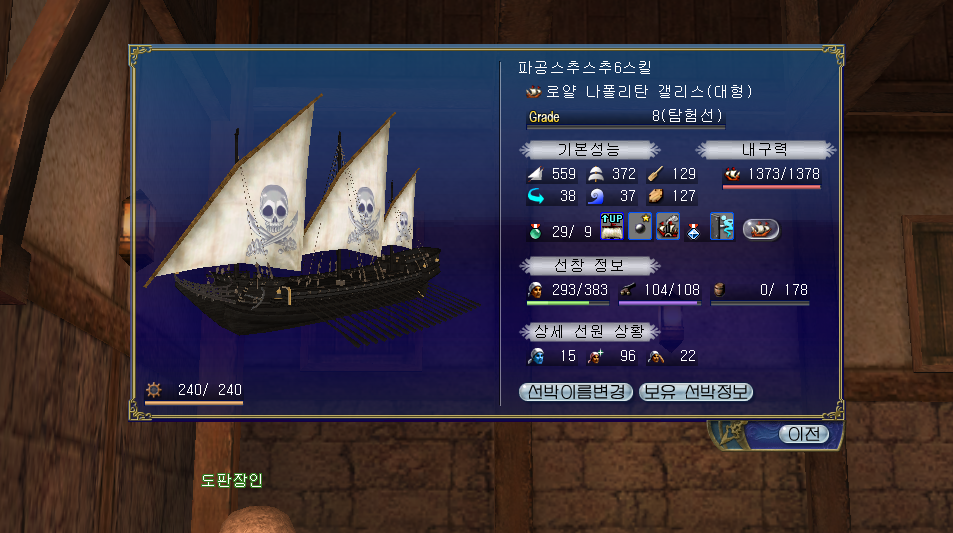Select the running figure door skill icon

pos(723,228)
